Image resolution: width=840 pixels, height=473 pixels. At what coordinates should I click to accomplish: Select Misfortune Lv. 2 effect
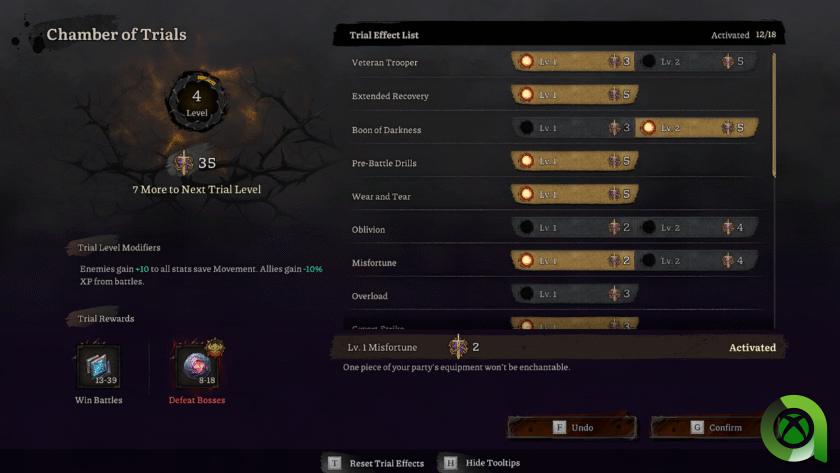point(698,262)
